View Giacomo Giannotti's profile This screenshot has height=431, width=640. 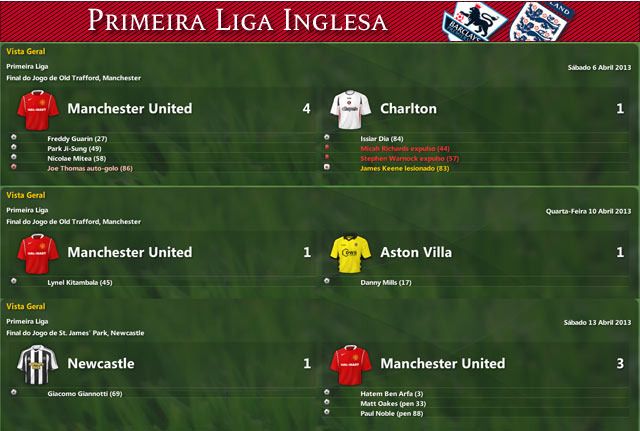point(84,394)
